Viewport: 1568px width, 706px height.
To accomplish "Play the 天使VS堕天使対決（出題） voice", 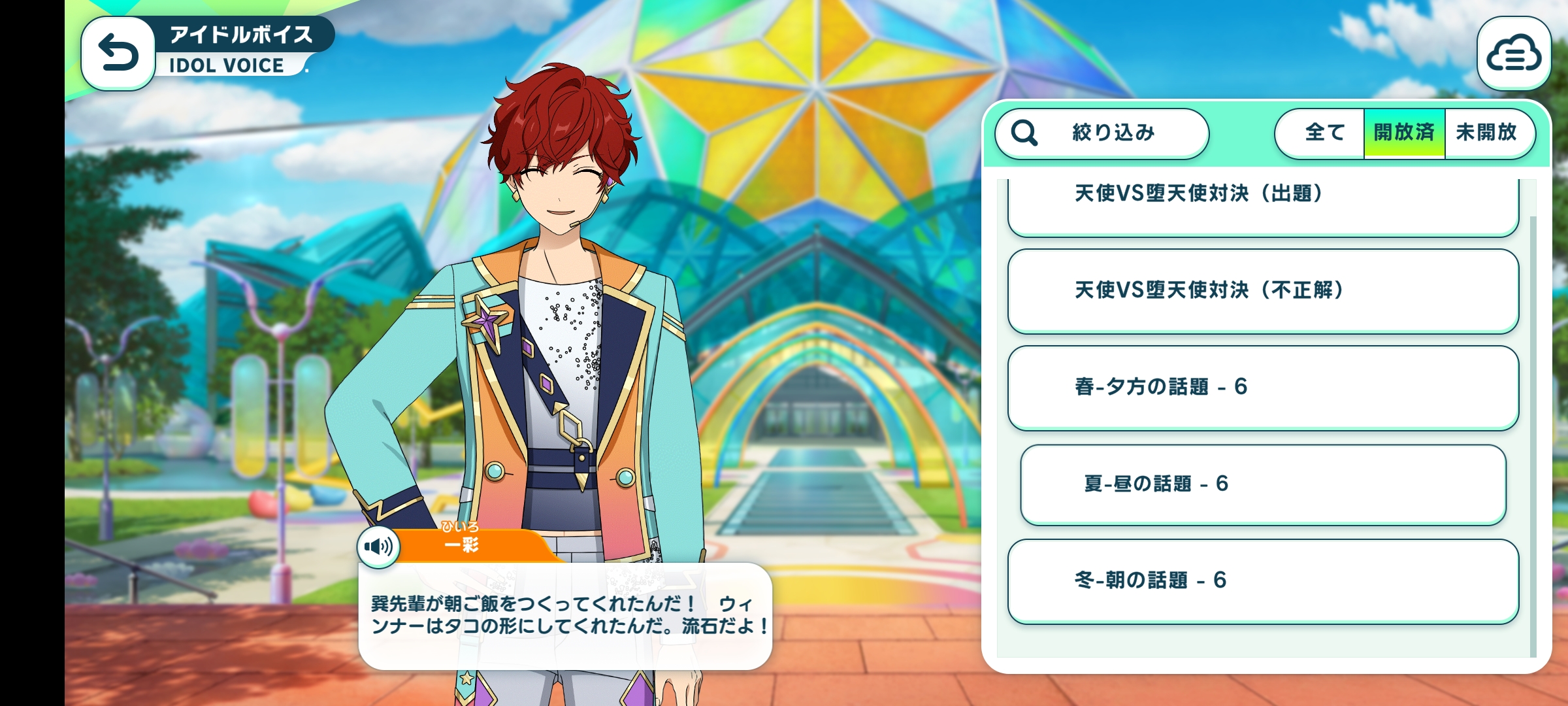I will [x=1262, y=201].
